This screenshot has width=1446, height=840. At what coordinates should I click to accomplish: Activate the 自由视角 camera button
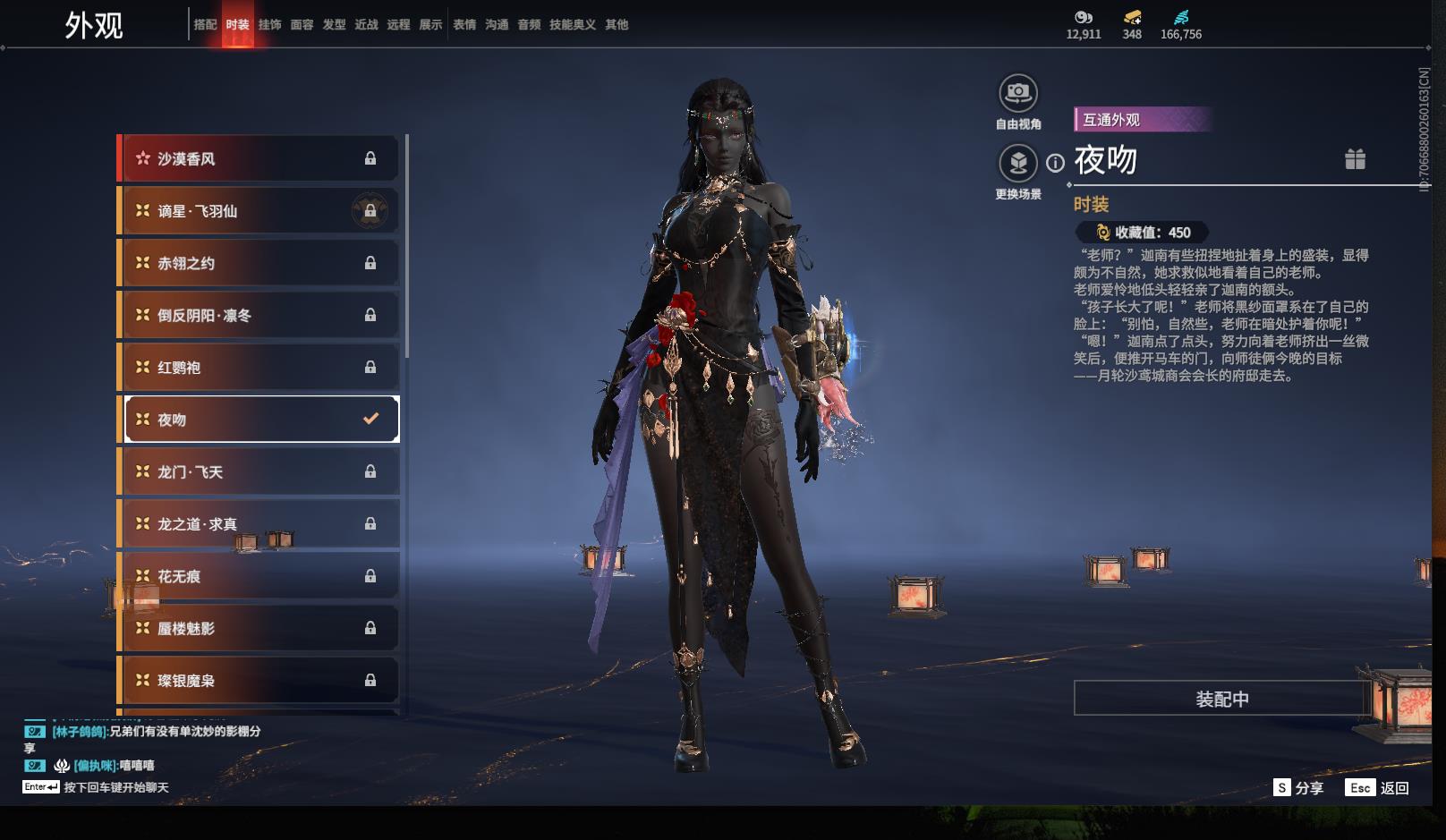1018,93
